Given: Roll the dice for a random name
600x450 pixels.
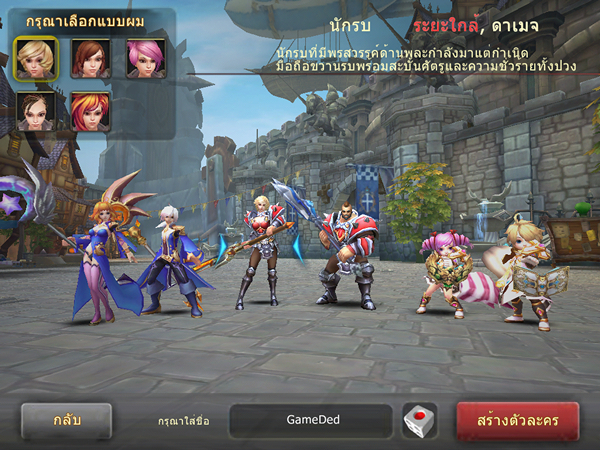Looking at the screenshot, I should (419, 420).
